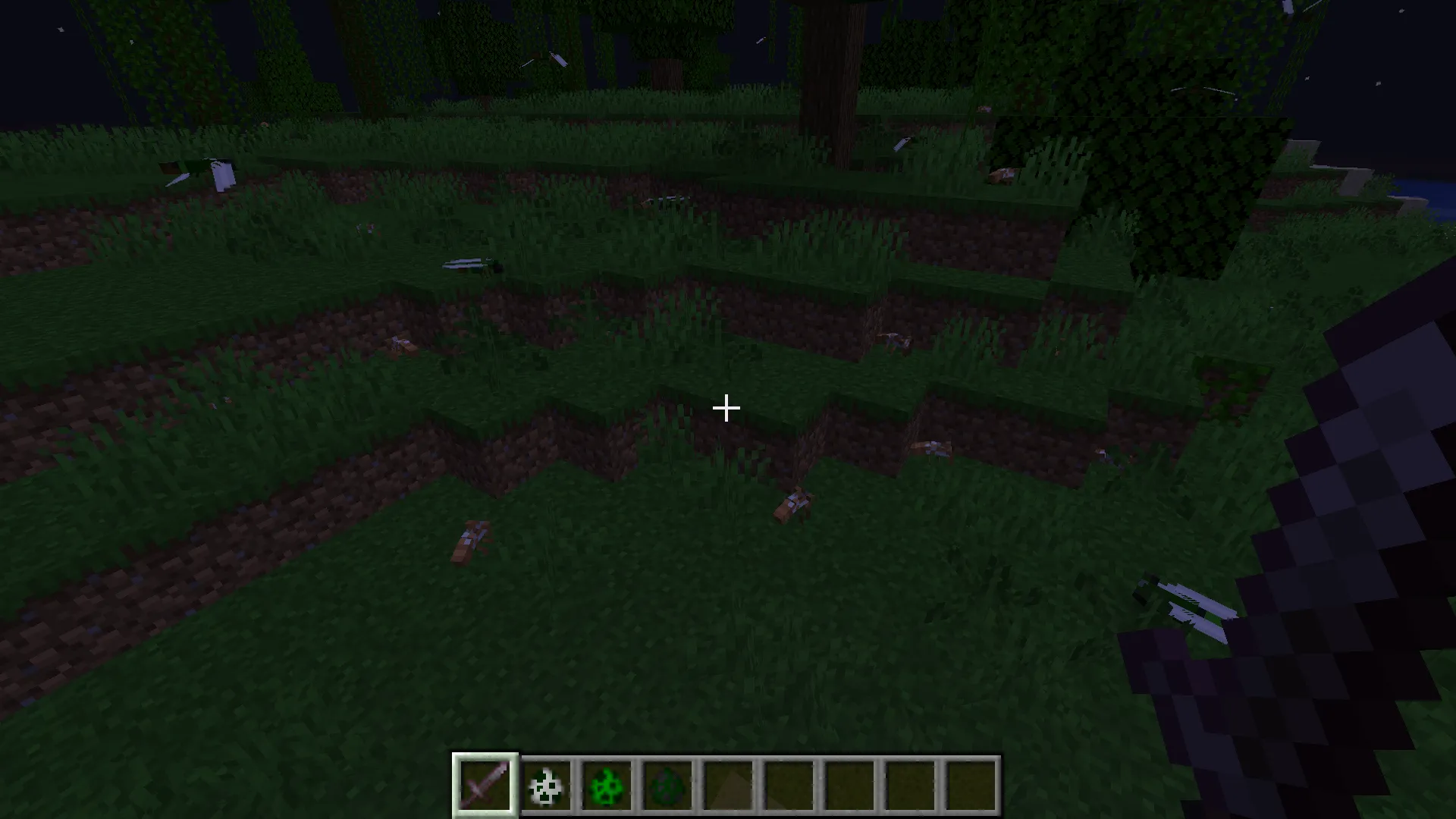
Task: Click the crosshair at screen center
Action: (x=726, y=408)
